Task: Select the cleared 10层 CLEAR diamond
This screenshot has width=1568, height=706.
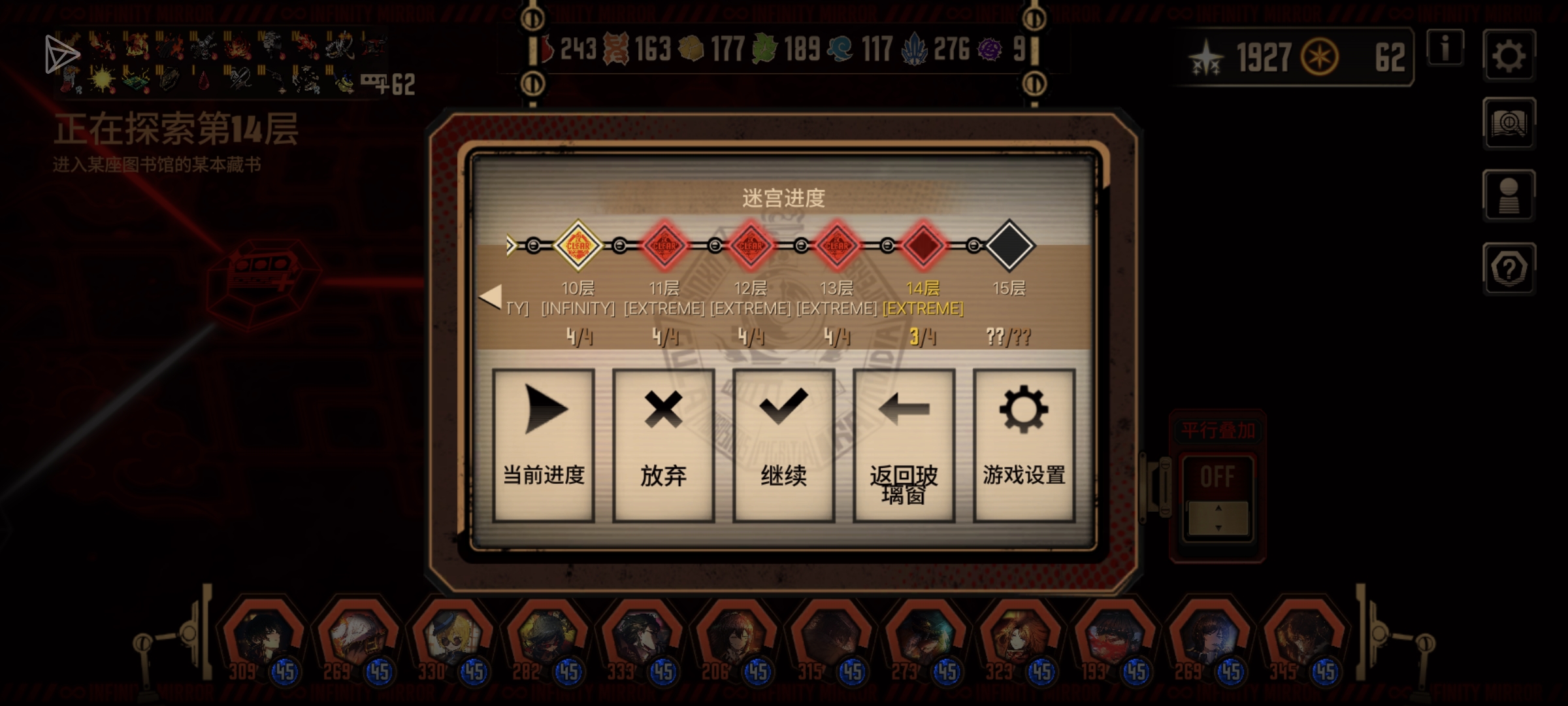Action: (578, 245)
